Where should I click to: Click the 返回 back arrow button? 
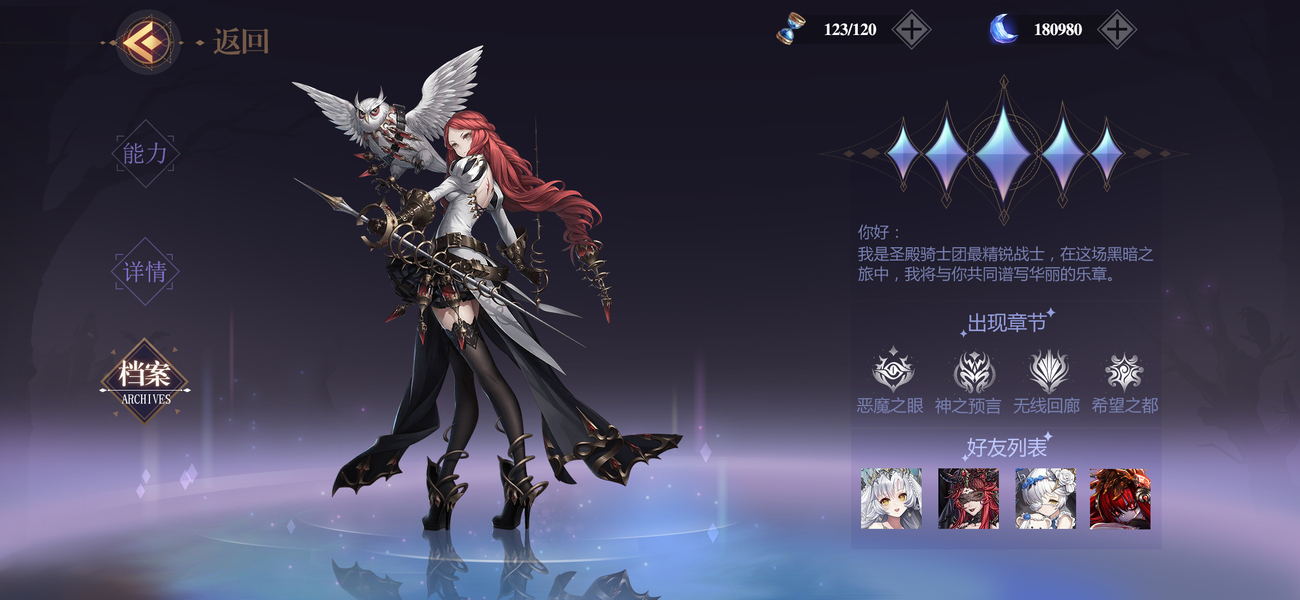tap(146, 41)
